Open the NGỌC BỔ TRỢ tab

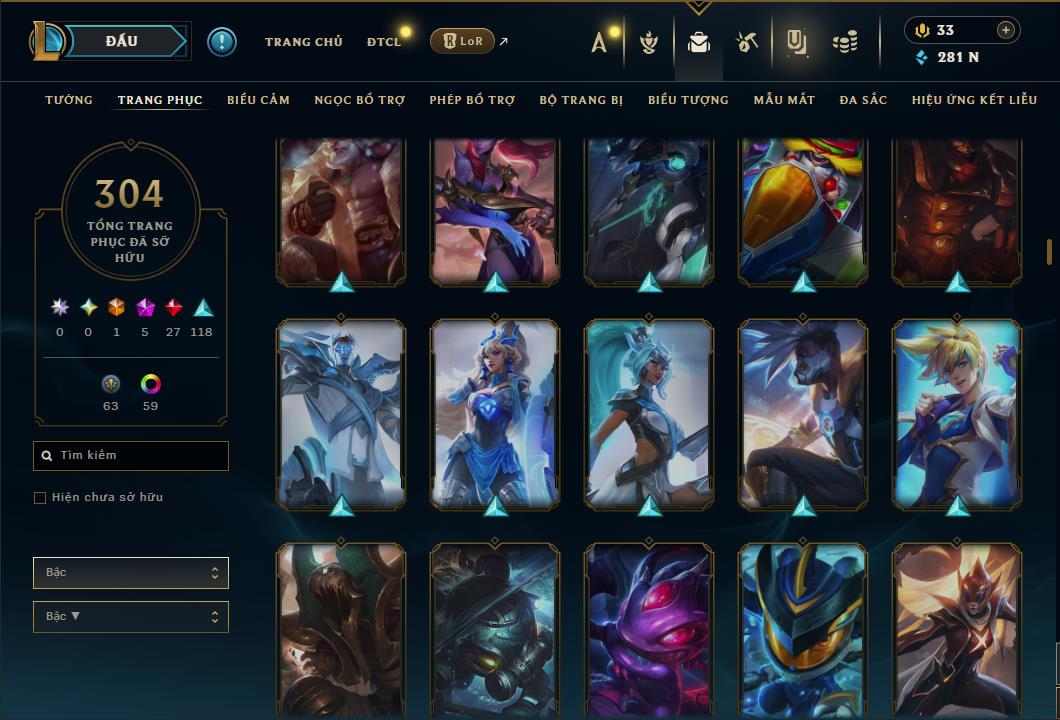(x=360, y=100)
